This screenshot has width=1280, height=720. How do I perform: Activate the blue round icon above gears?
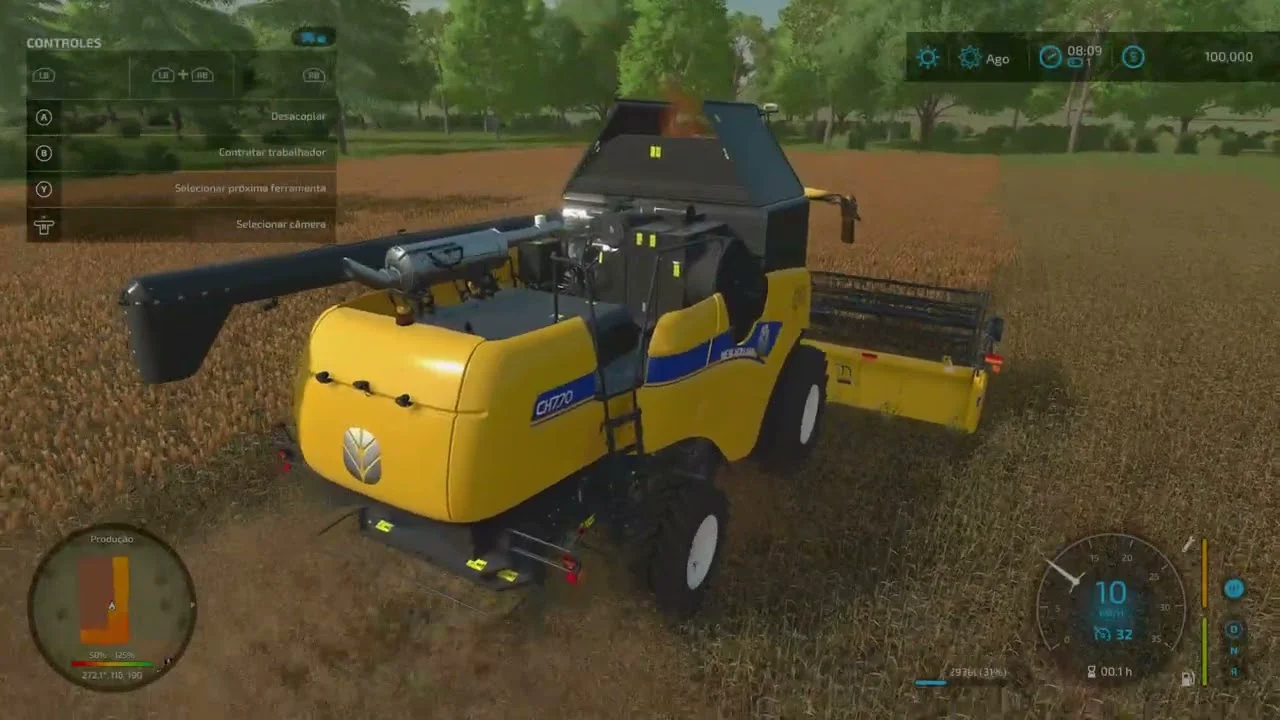point(1234,589)
